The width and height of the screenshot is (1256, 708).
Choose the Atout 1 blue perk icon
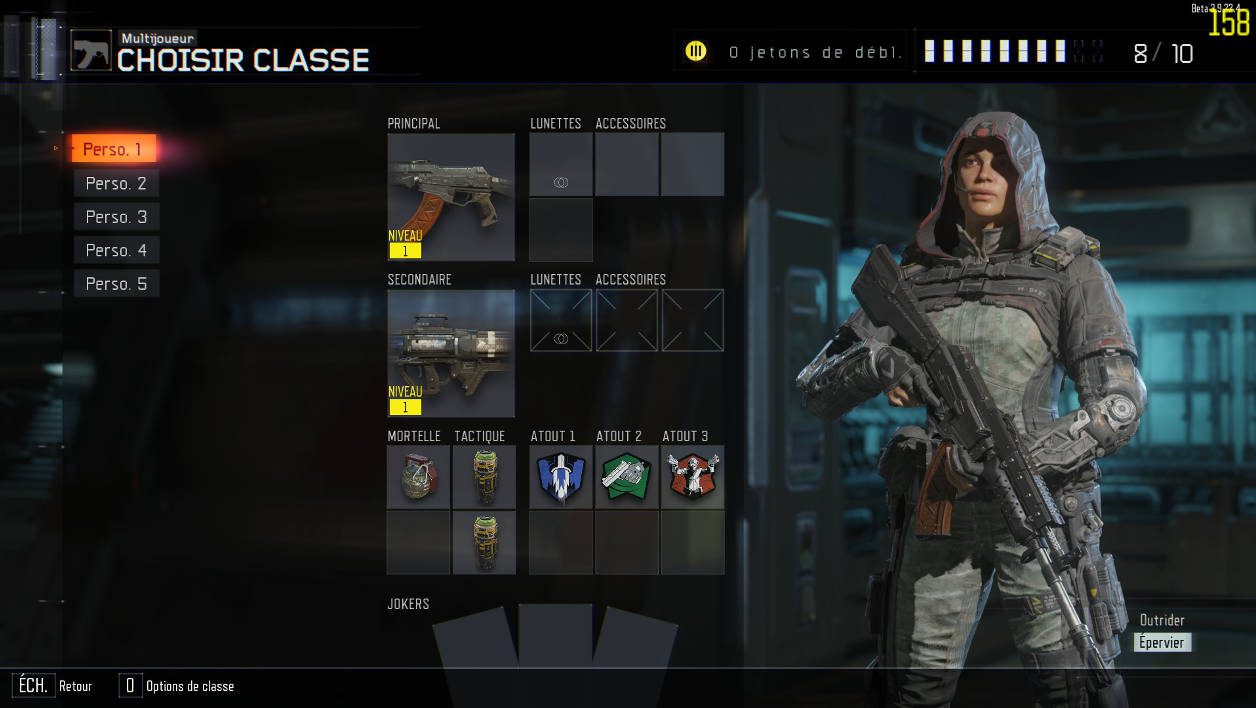561,477
